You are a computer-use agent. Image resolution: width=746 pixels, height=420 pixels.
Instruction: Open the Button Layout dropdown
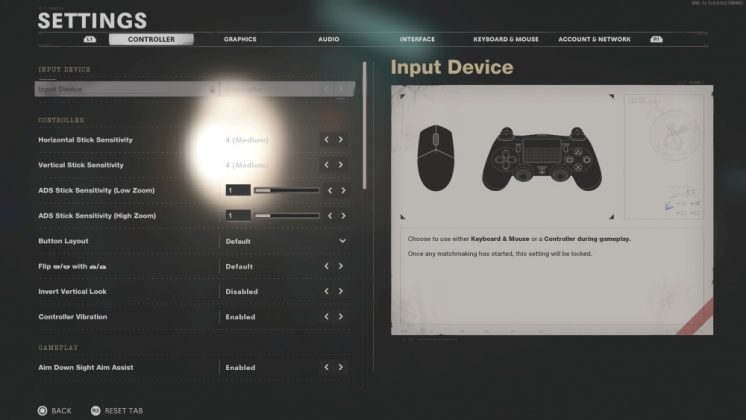click(342, 241)
